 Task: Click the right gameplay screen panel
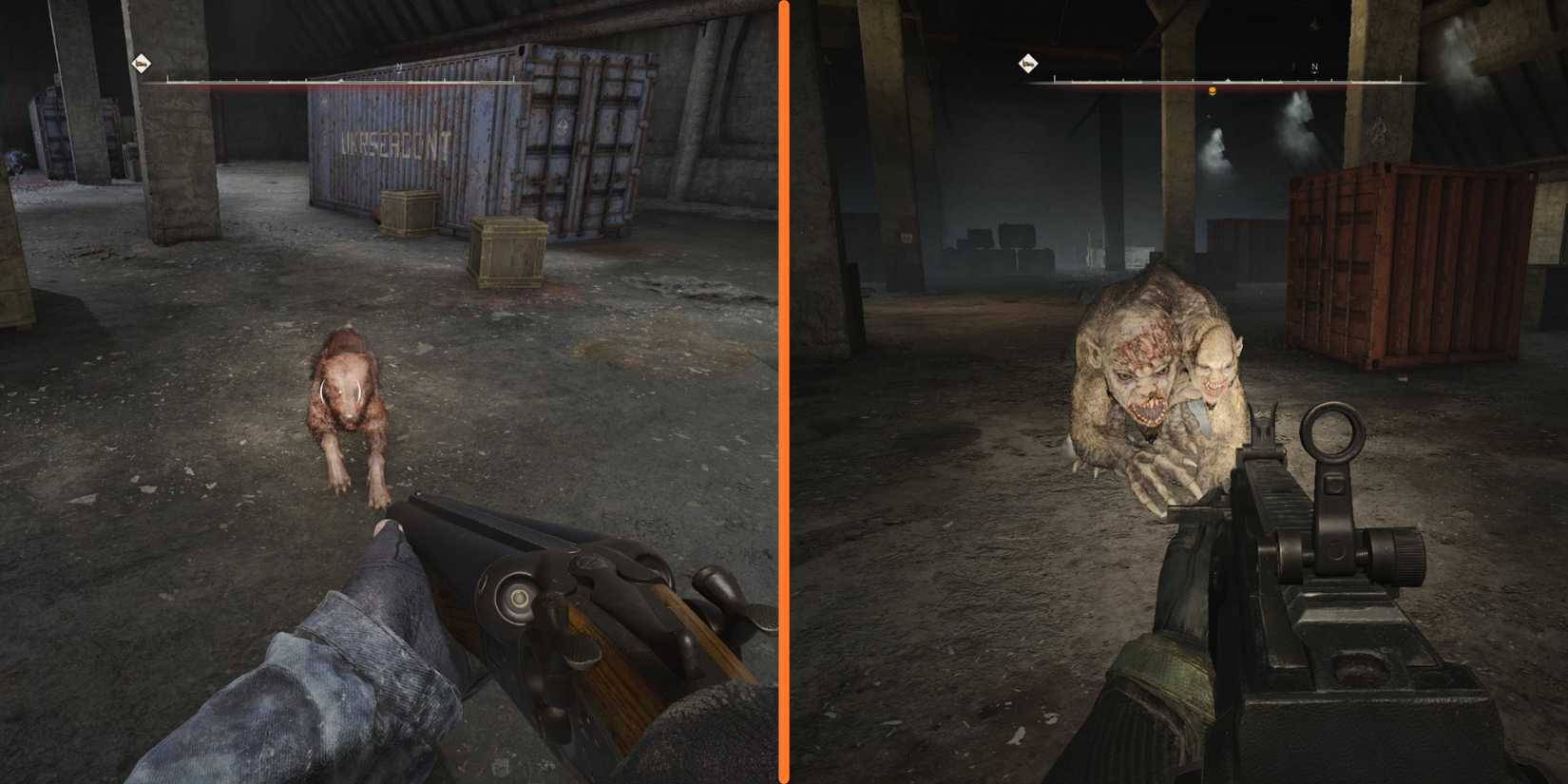pos(1178,390)
